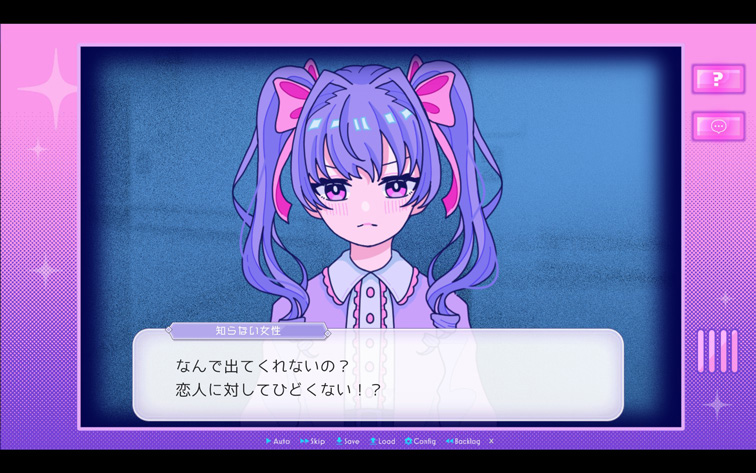
Task: Advance the dialogue text box
Action: point(378,377)
